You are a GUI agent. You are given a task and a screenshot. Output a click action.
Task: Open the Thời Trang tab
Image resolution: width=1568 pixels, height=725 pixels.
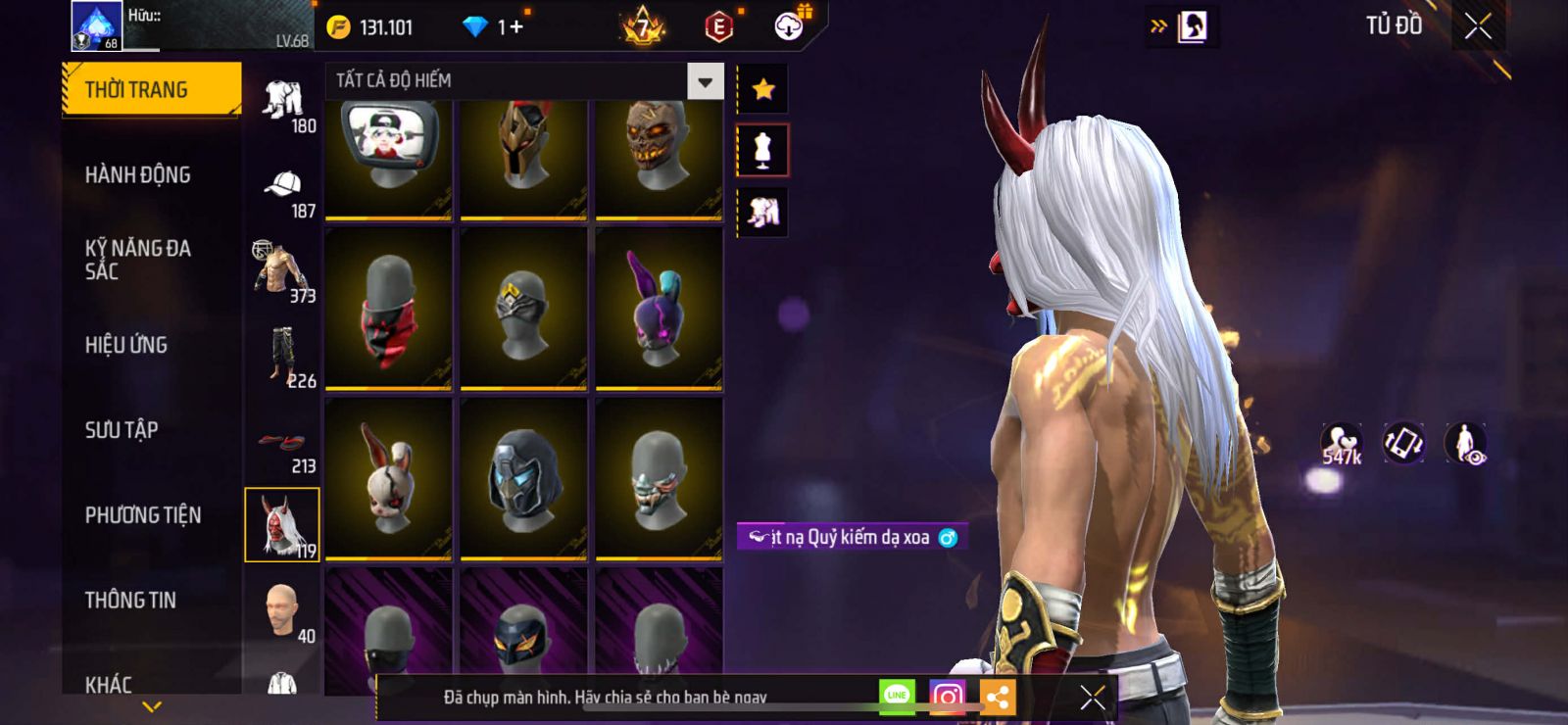pyautogui.click(x=151, y=90)
